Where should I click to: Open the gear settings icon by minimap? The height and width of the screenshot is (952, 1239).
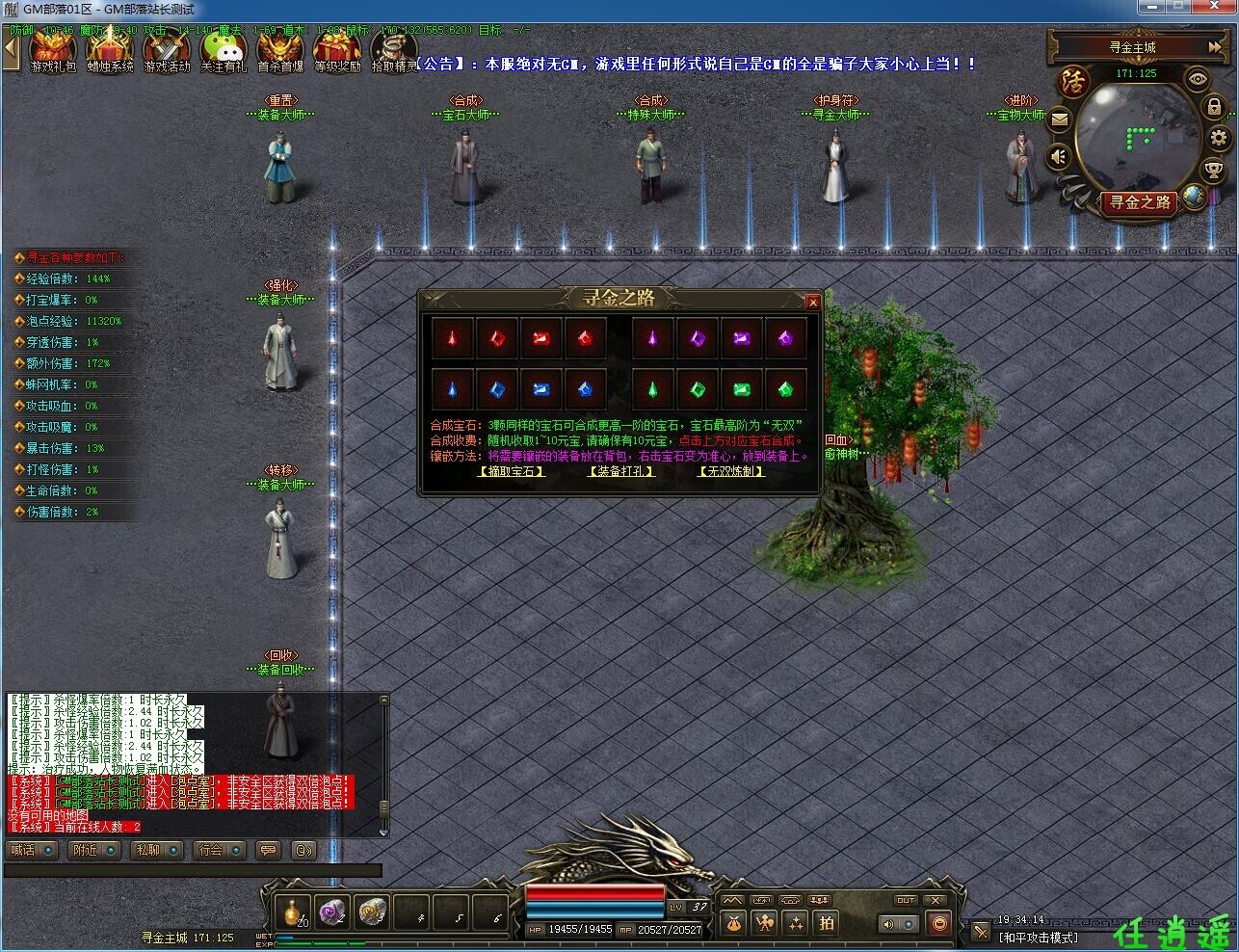tap(1218, 138)
